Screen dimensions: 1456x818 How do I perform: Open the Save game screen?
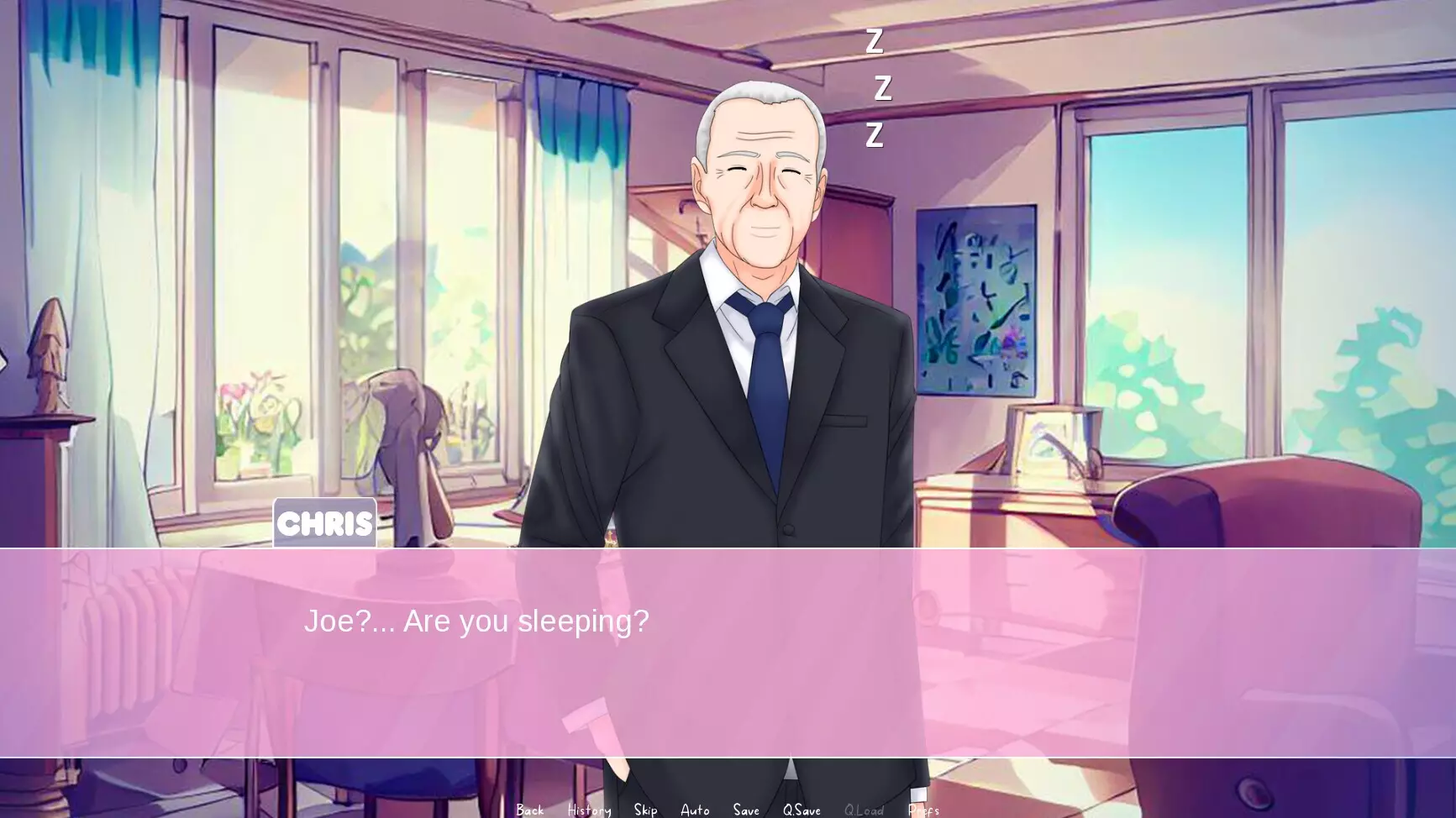pyautogui.click(x=746, y=809)
